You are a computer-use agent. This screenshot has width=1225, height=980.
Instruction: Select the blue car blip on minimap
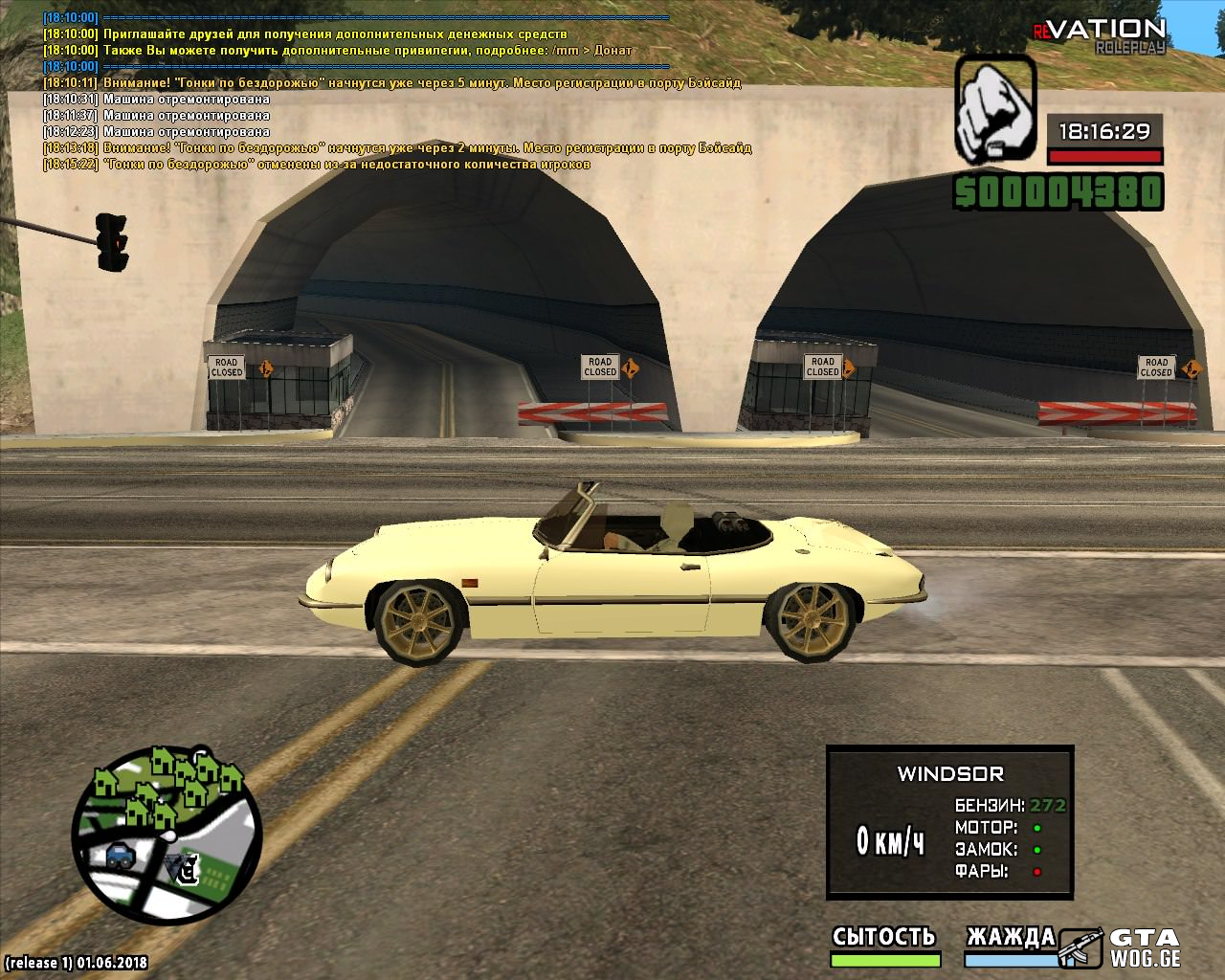121,857
